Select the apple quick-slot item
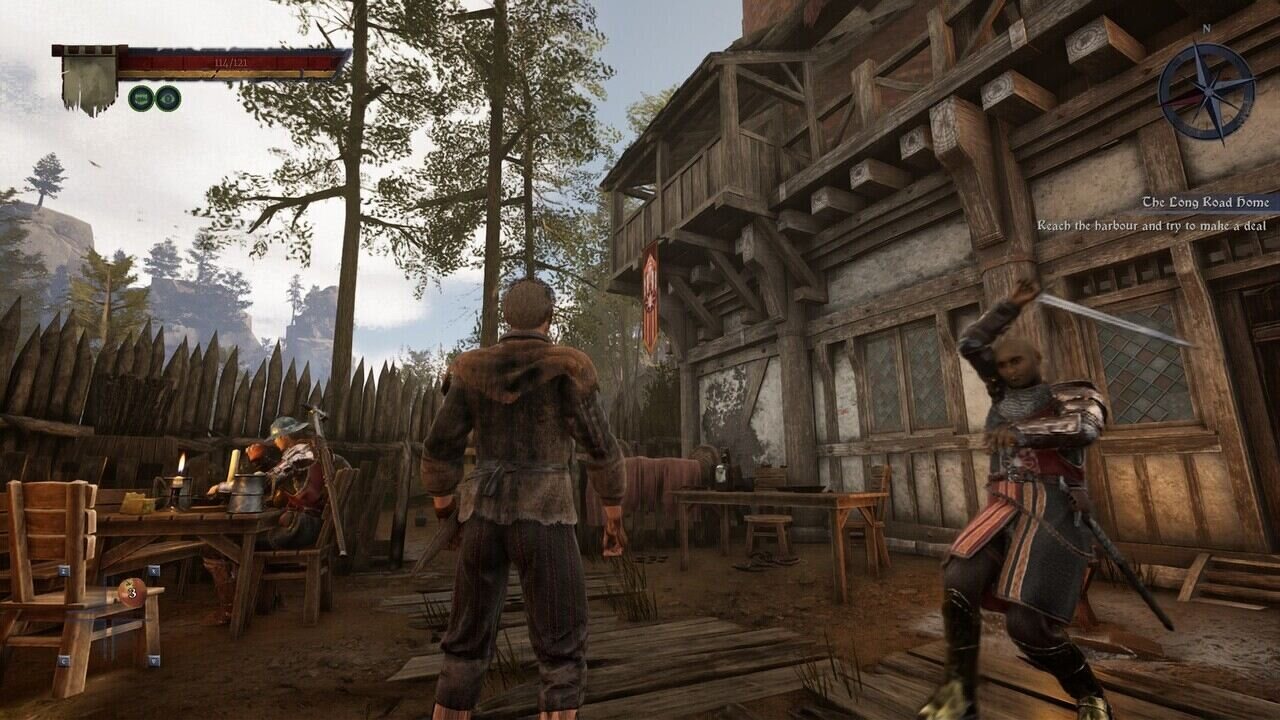The width and height of the screenshot is (1280, 720). tap(132, 592)
